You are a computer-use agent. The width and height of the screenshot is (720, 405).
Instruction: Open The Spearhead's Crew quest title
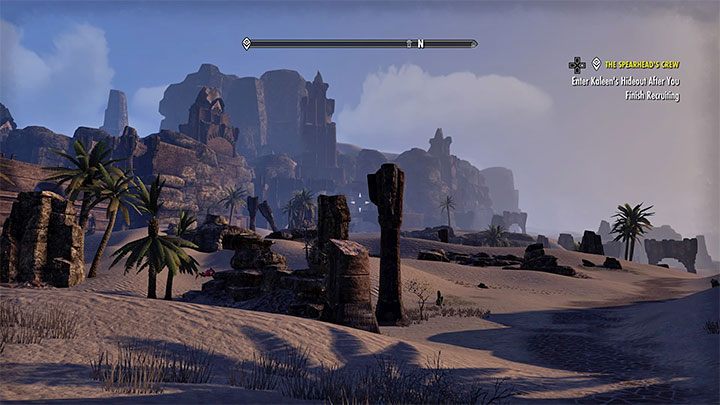(642, 64)
